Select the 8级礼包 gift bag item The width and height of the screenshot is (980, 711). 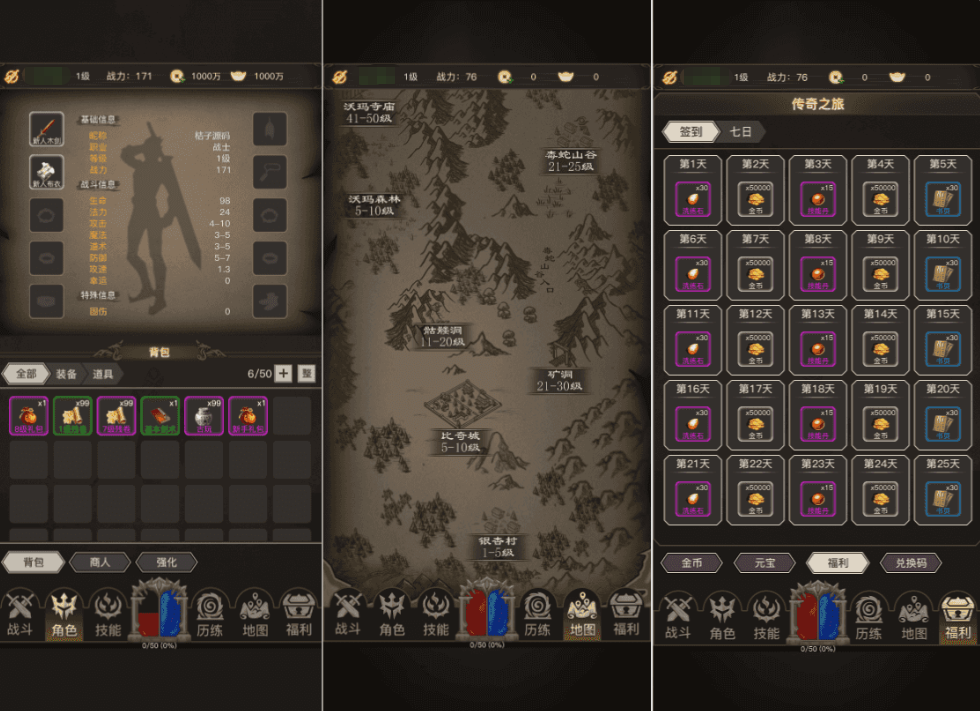[x=28, y=416]
